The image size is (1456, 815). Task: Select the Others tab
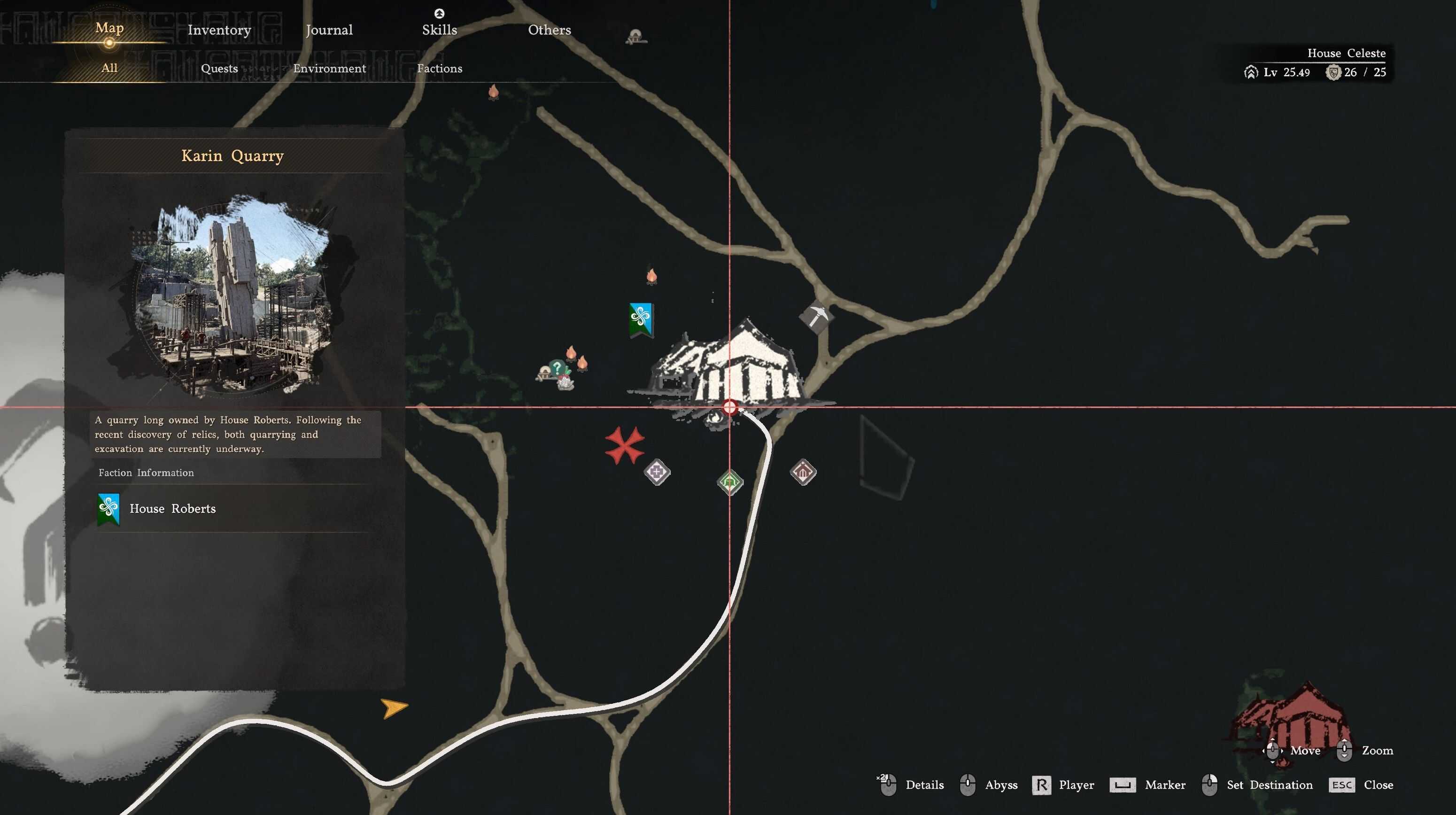coord(550,30)
